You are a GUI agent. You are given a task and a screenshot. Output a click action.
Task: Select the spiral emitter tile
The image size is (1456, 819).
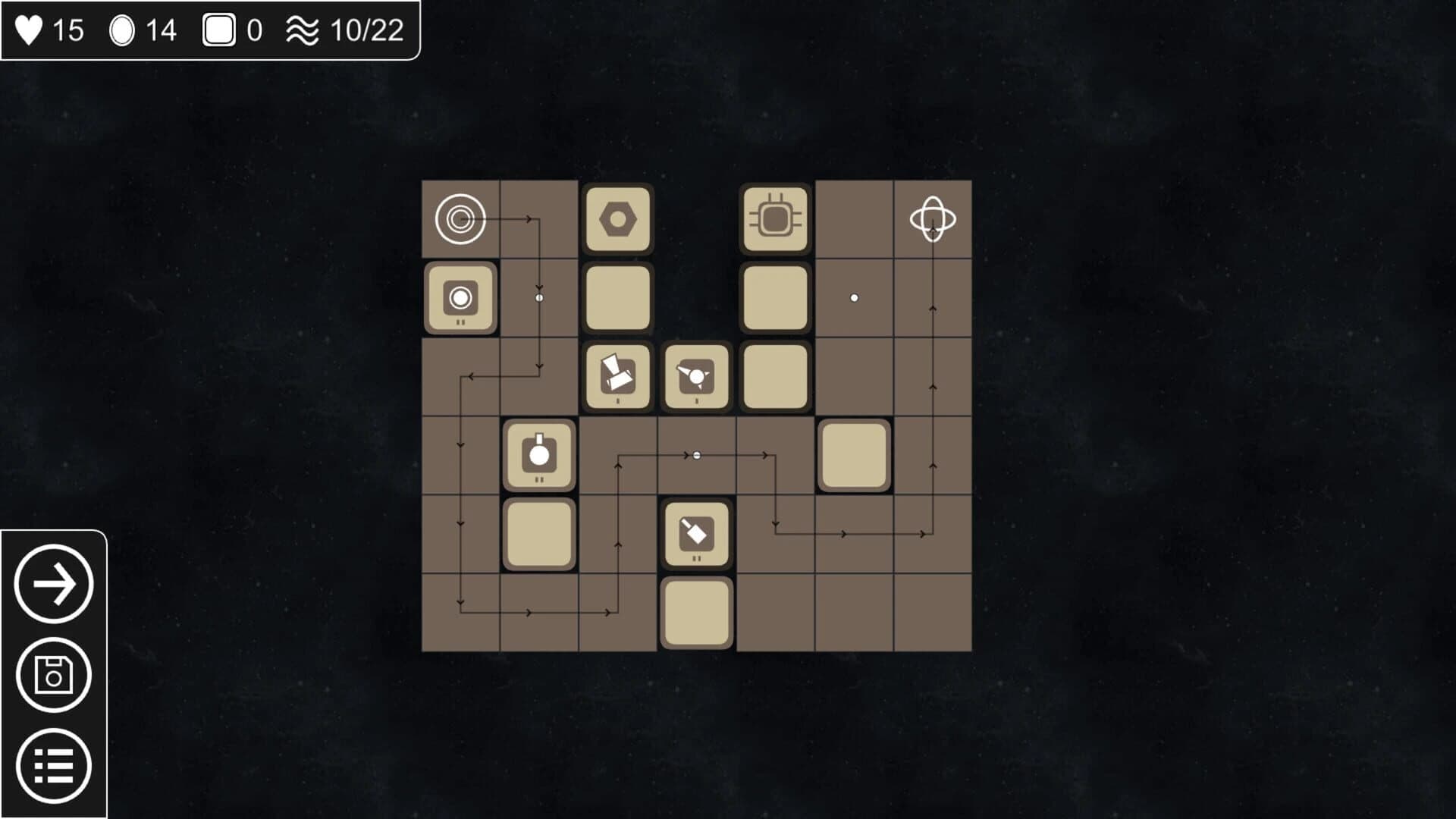click(460, 221)
